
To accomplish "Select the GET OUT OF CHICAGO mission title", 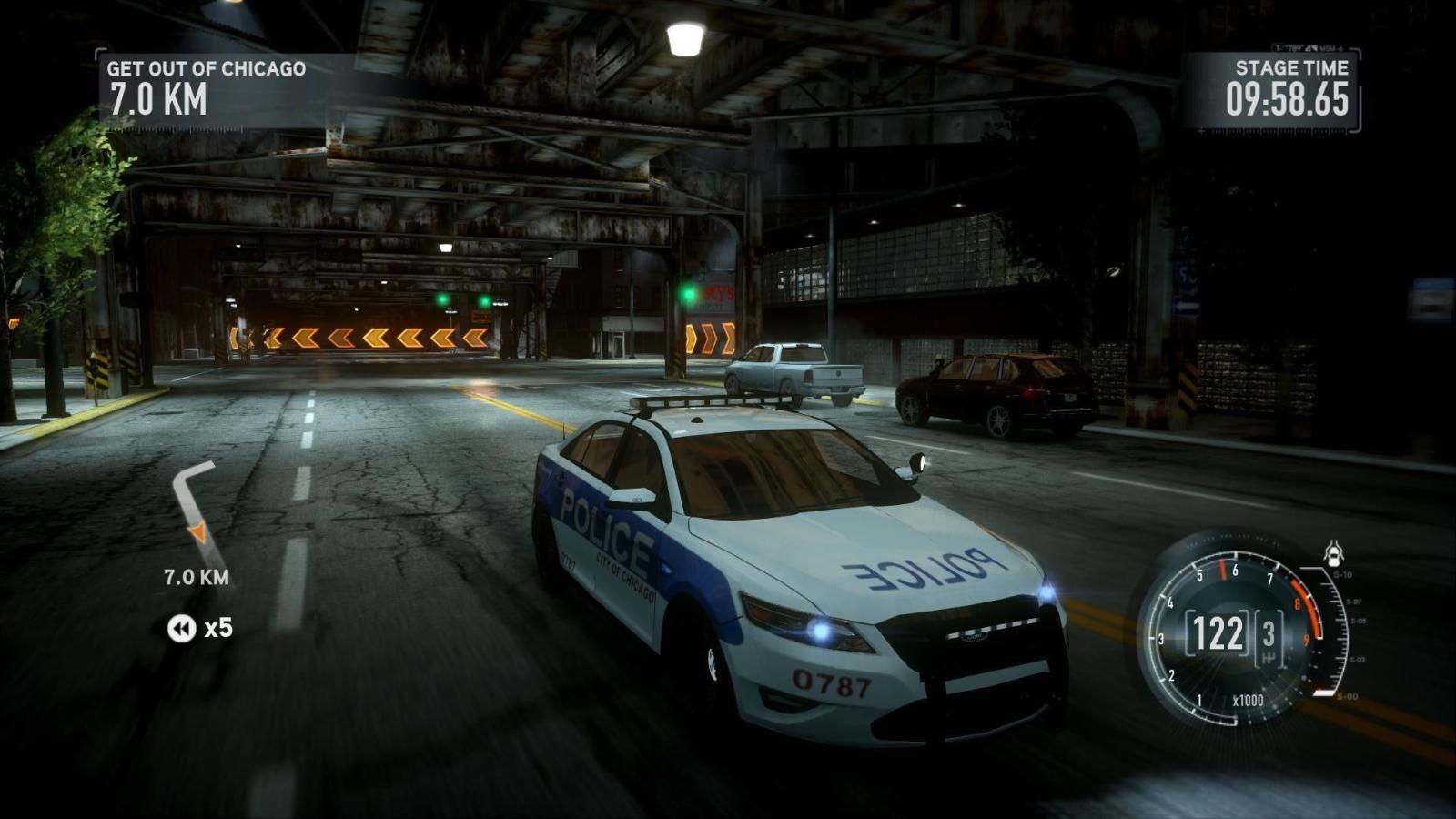I will [x=207, y=66].
